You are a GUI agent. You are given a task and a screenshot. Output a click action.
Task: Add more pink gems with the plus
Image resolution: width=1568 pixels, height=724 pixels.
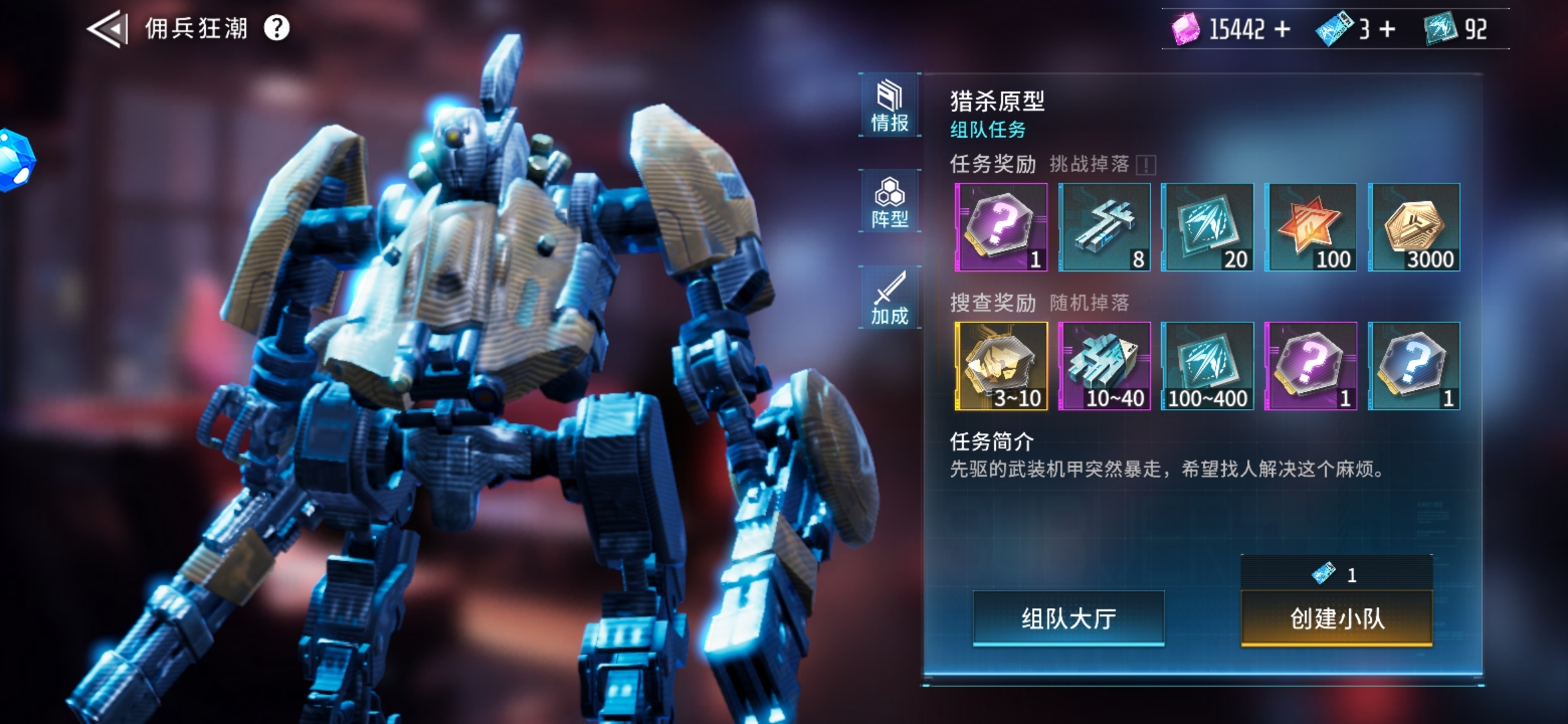pos(1282,29)
